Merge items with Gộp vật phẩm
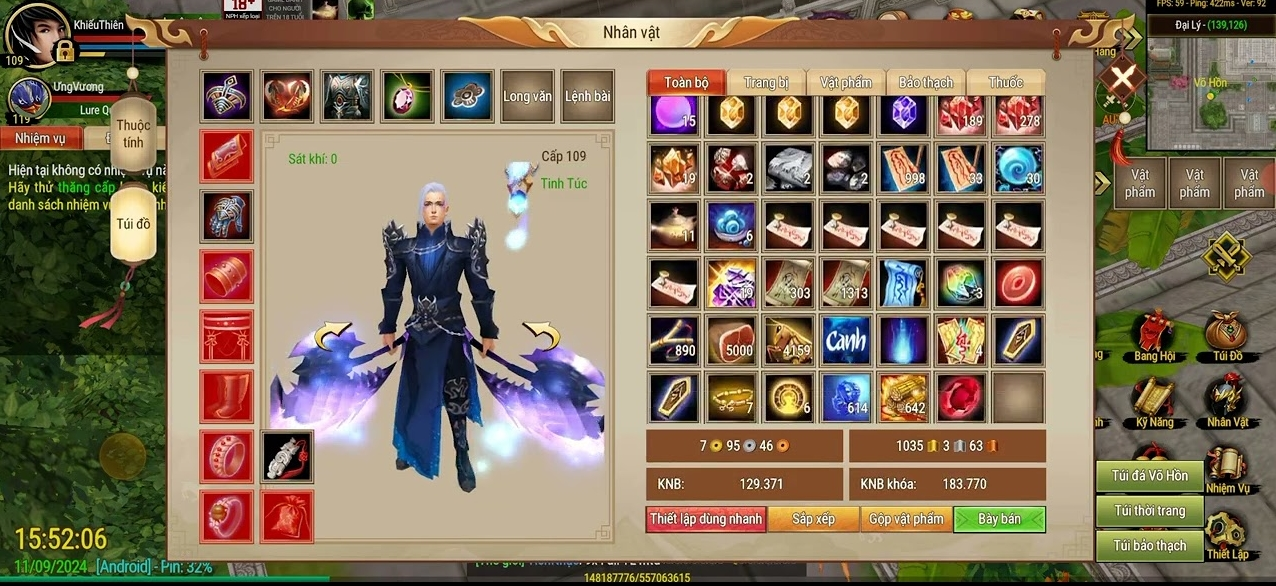Image resolution: width=1276 pixels, height=586 pixels. pos(906,519)
